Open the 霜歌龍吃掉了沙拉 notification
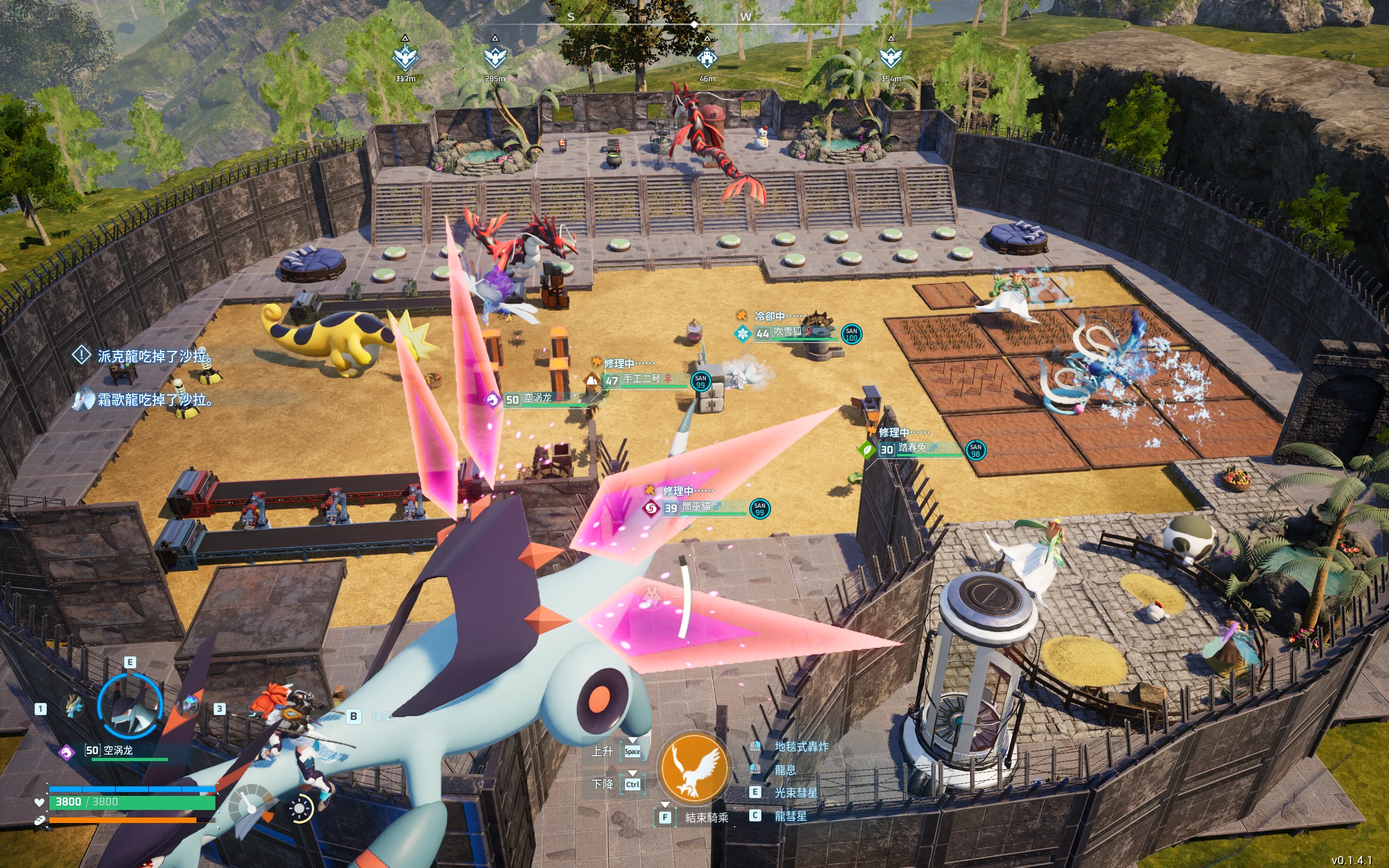 tap(154, 400)
